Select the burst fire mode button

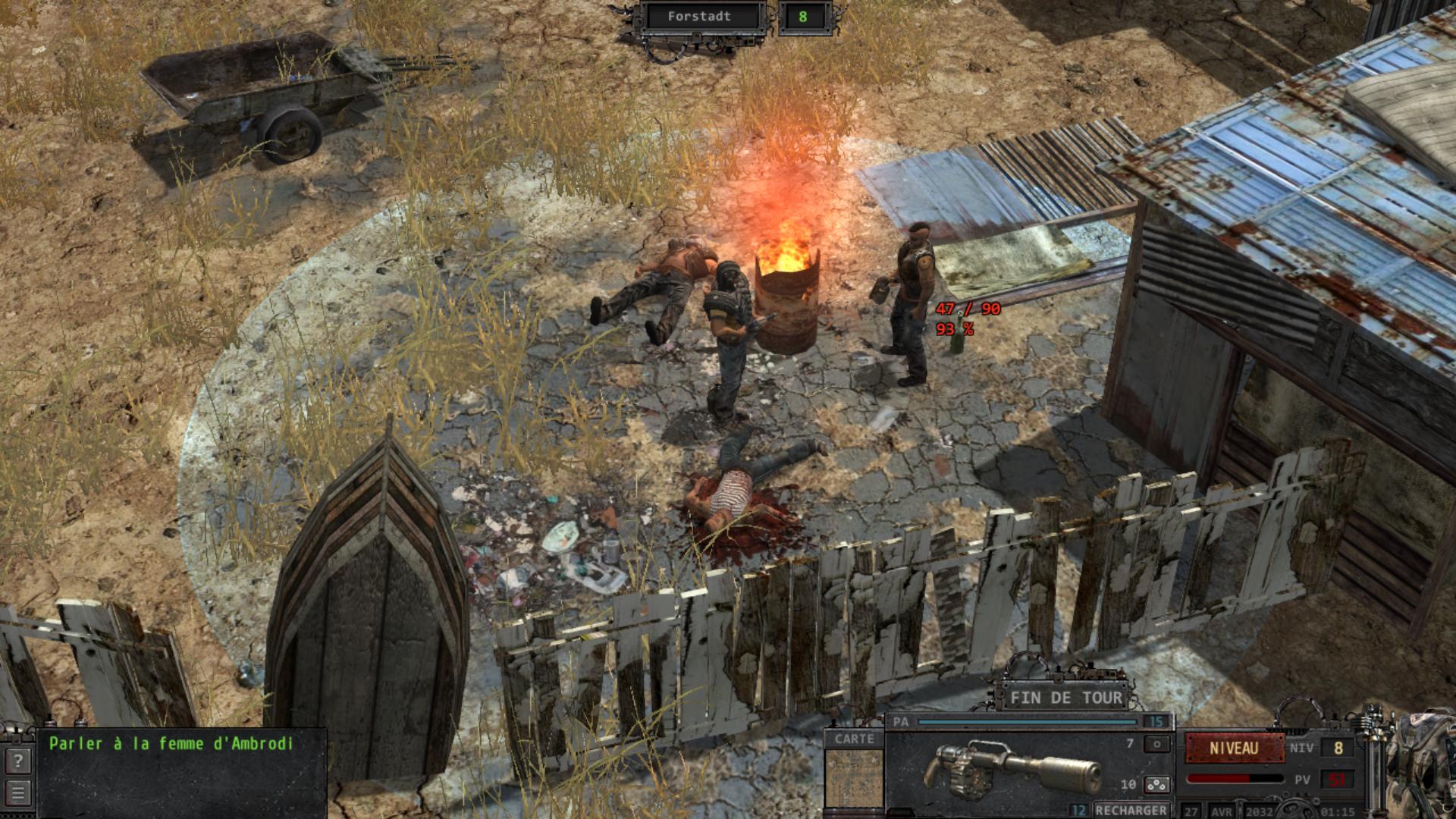click(x=1156, y=785)
